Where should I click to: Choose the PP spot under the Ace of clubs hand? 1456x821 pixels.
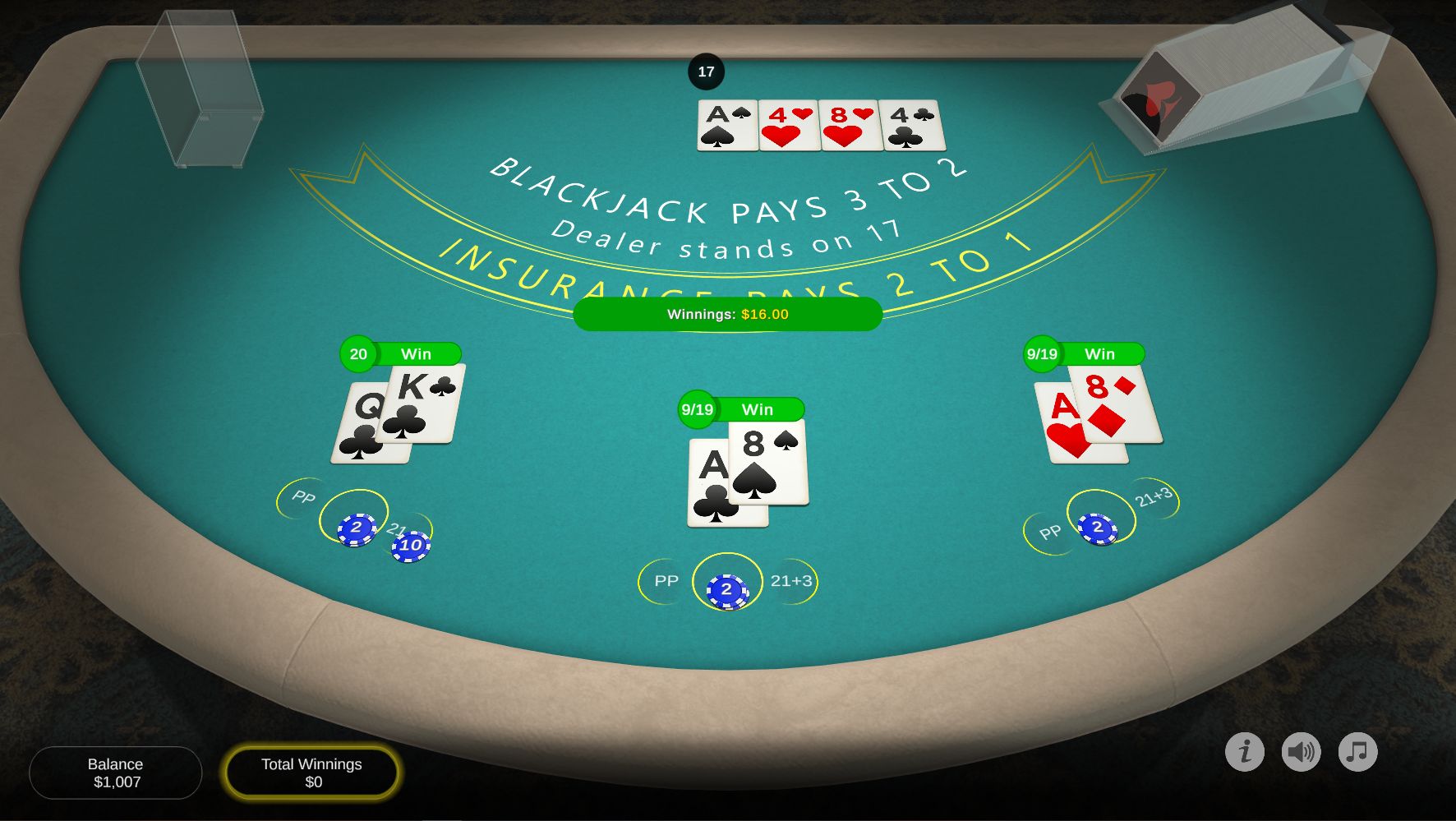666,581
